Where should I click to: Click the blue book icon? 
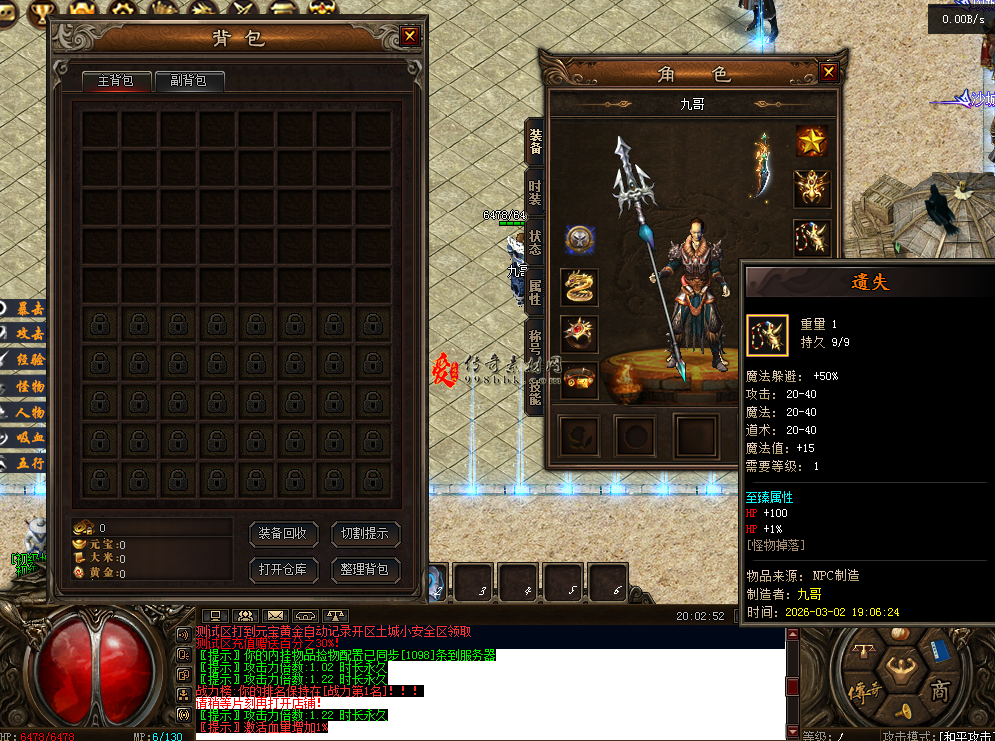click(x=940, y=651)
